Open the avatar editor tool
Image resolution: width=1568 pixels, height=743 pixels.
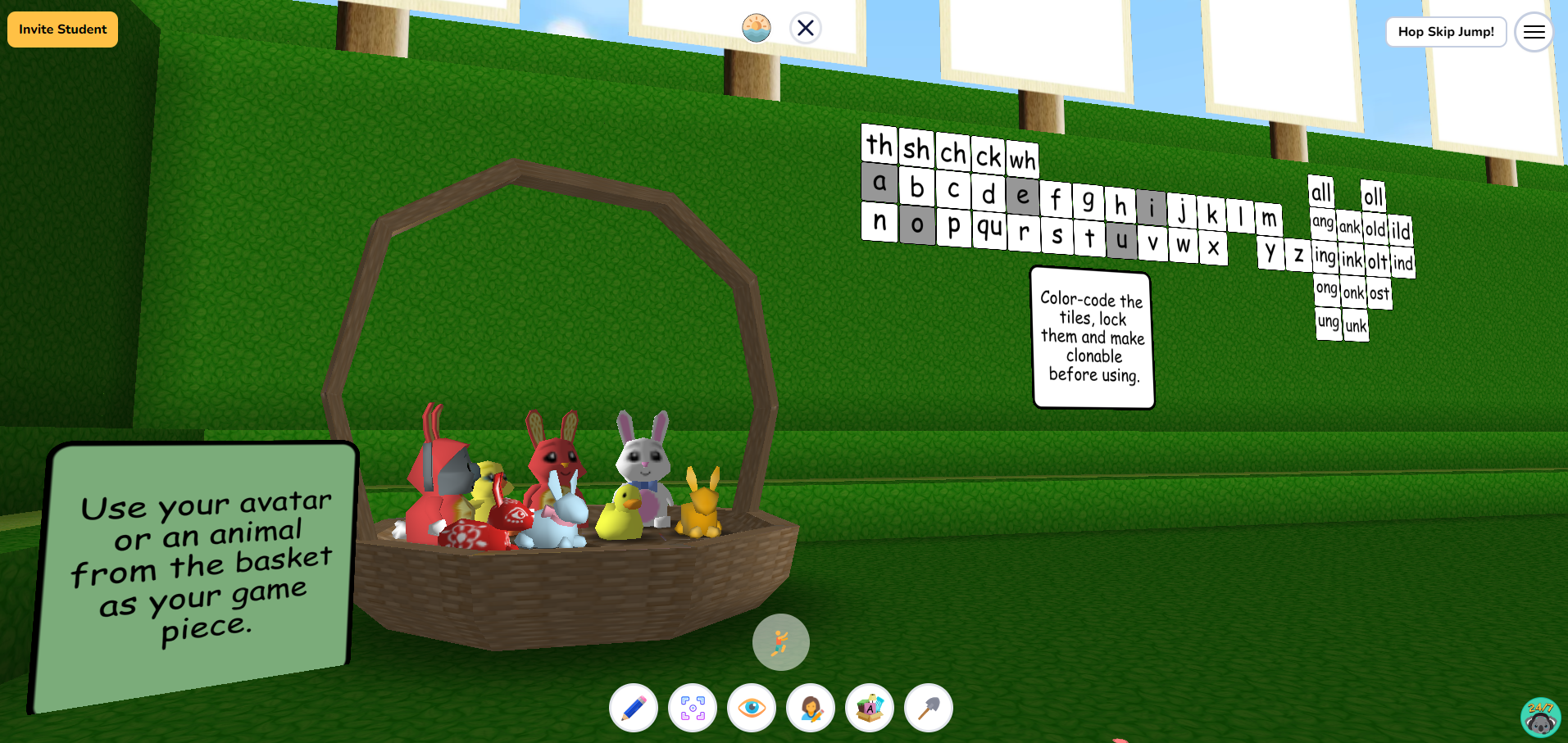pyautogui.click(x=811, y=707)
